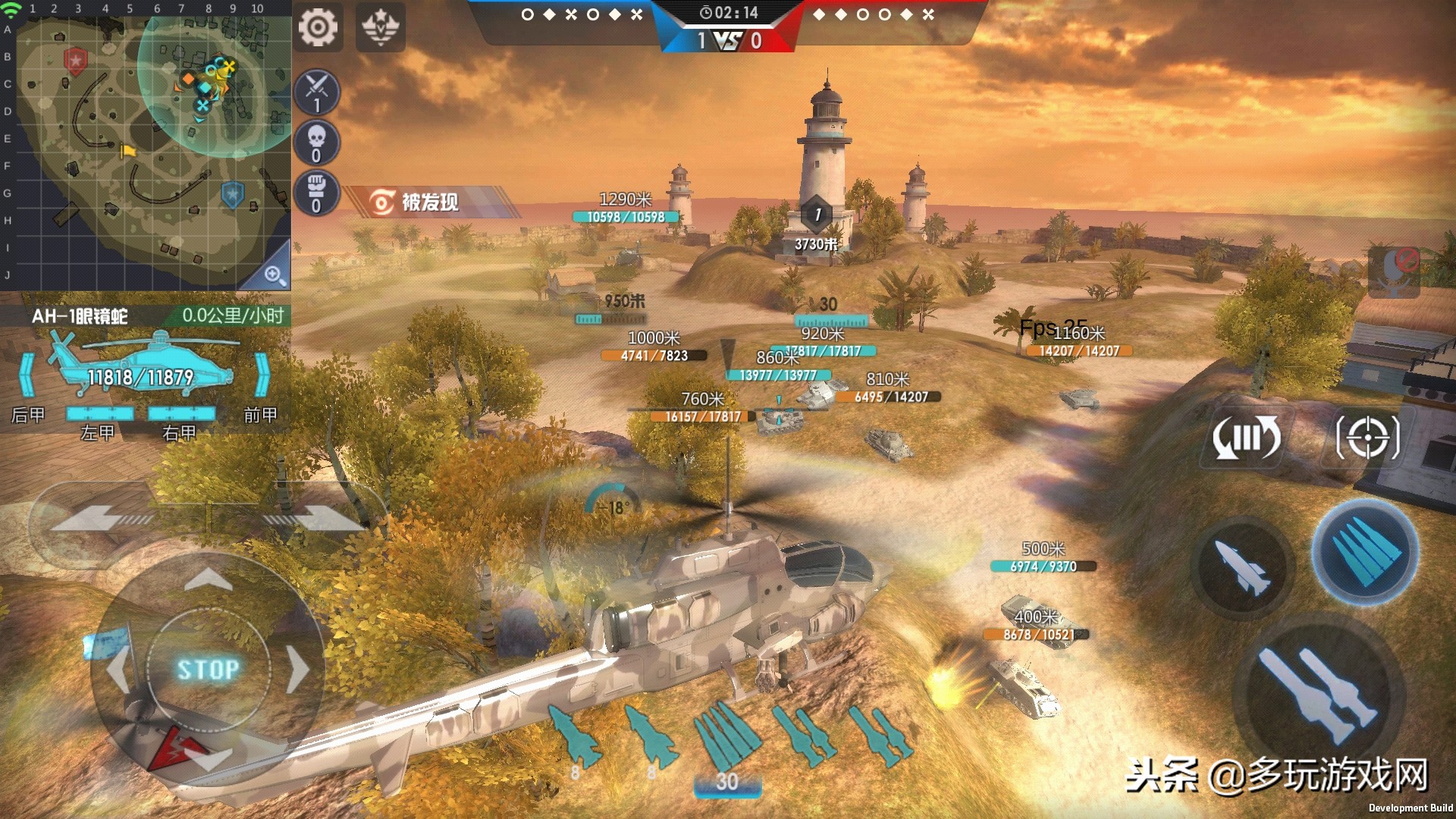Zoom the minimap with the magnifier button

(274, 275)
